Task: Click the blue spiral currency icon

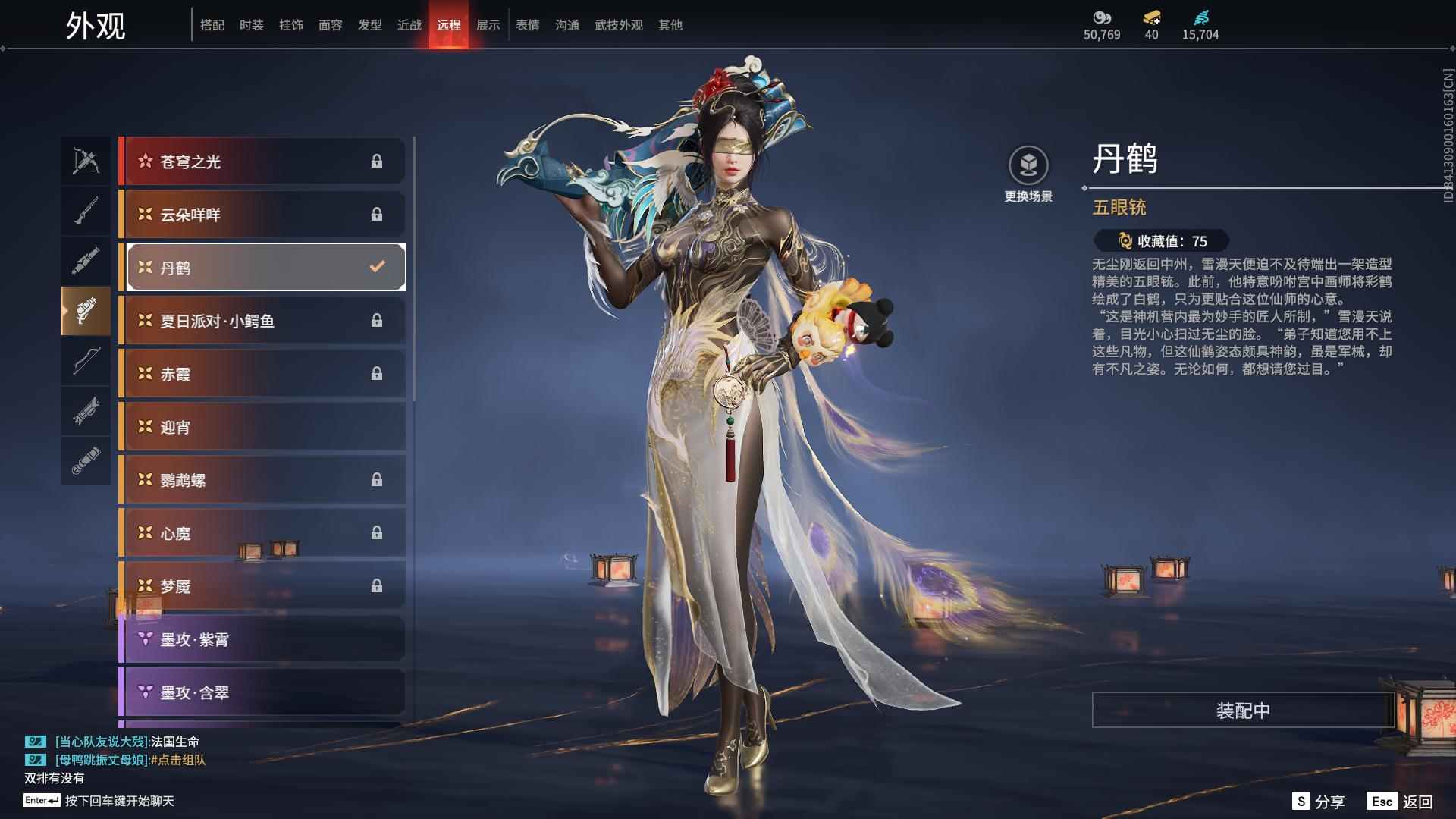Action: pos(1200,17)
